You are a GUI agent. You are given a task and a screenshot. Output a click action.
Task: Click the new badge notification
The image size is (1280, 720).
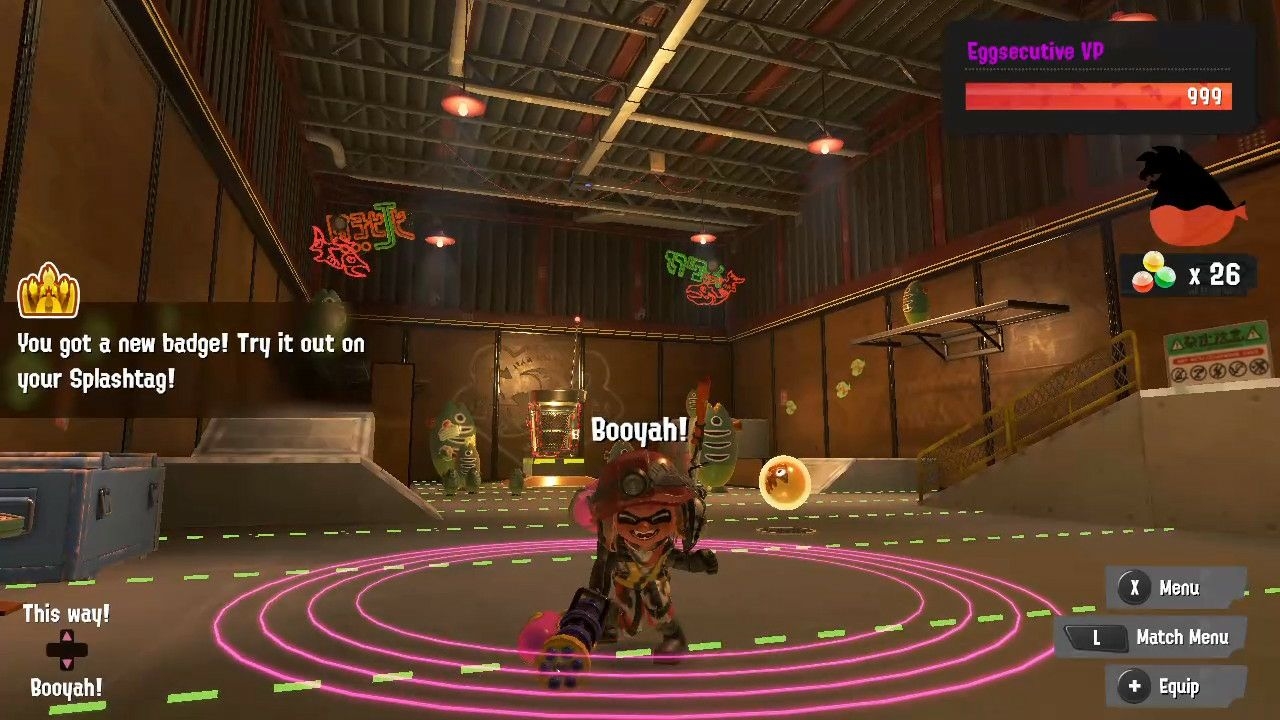coord(191,360)
